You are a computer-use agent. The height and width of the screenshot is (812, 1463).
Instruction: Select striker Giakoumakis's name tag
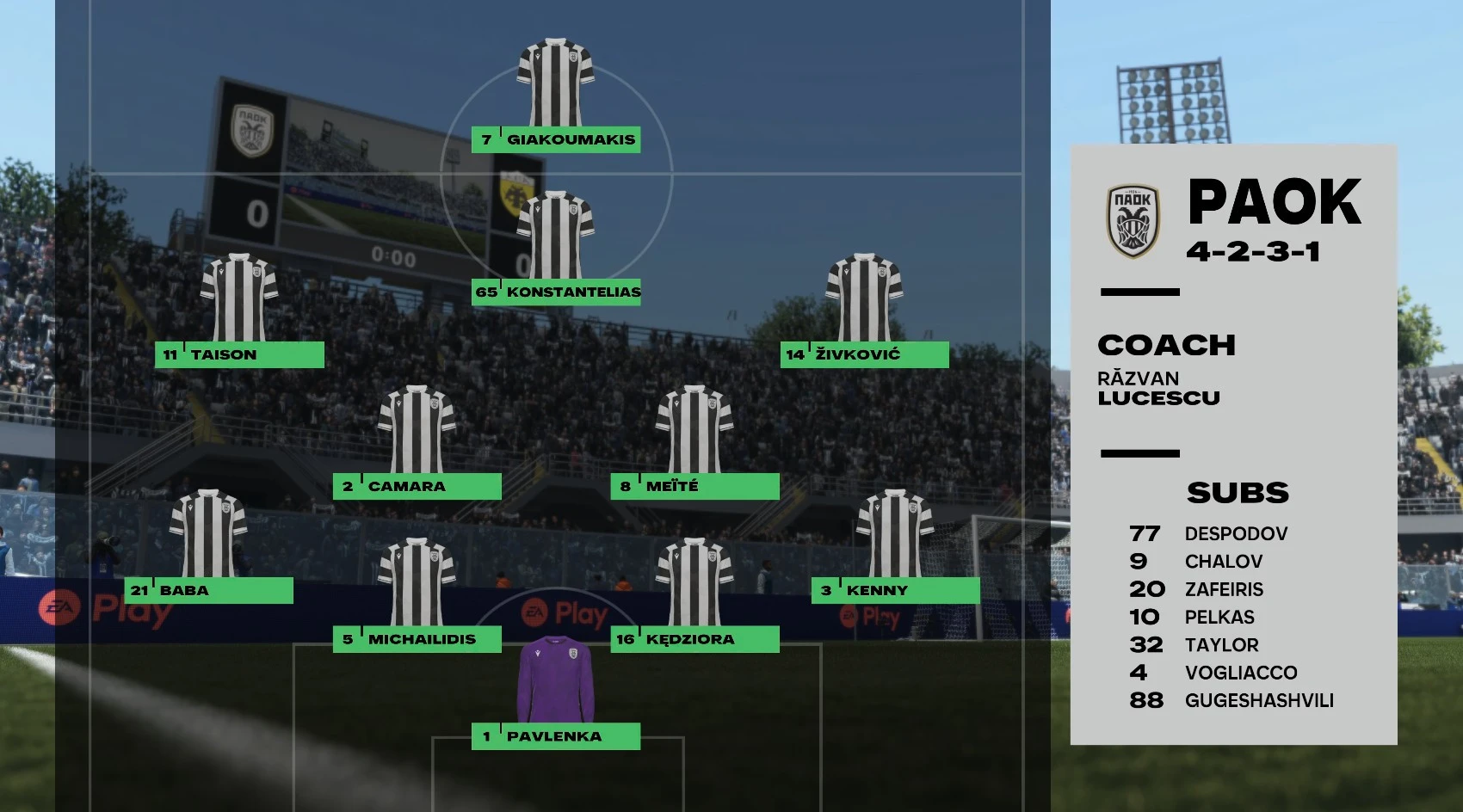pyautogui.click(x=556, y=139)
